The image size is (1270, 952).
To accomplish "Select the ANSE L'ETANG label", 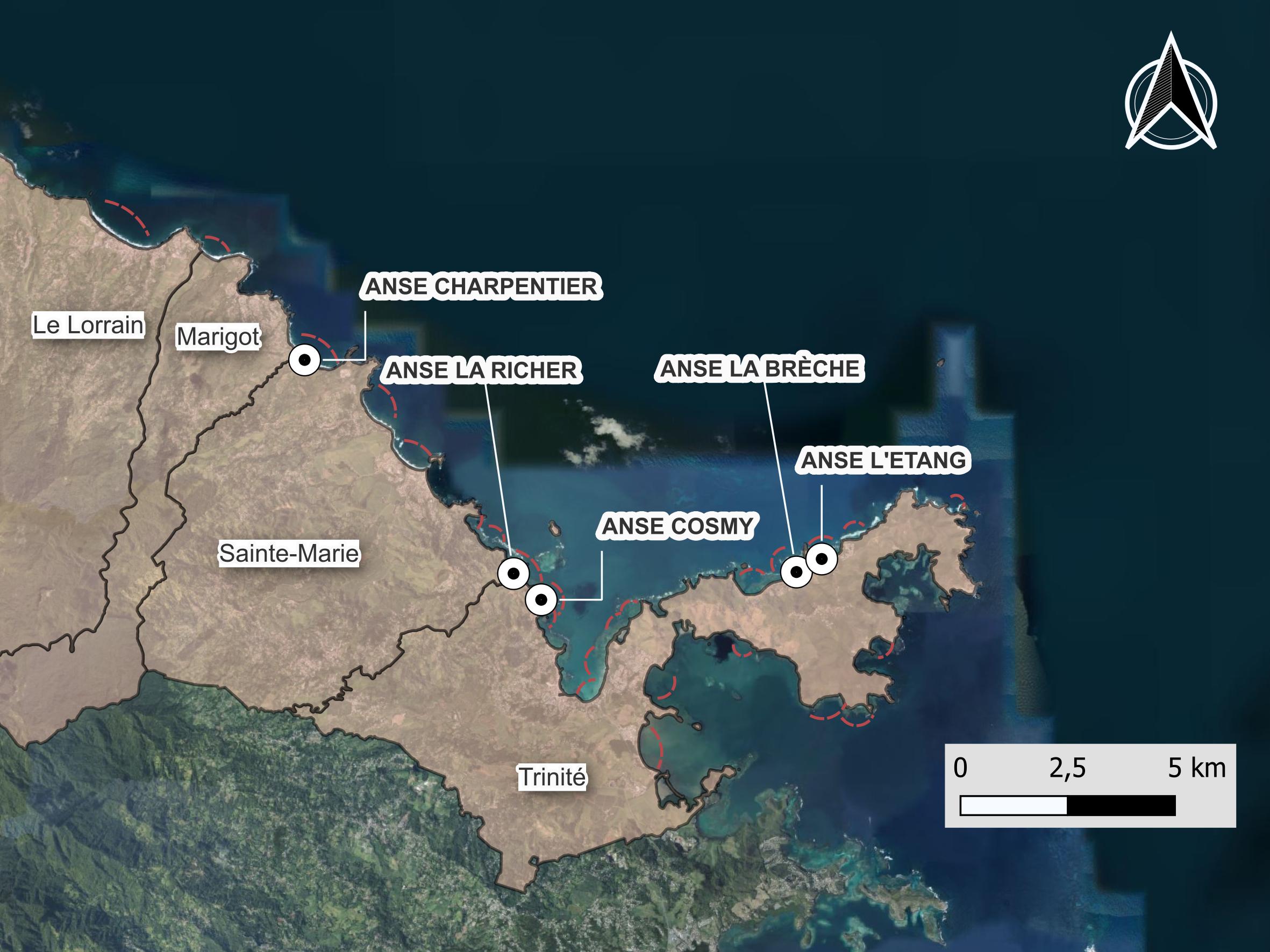I will click(883, 460).
